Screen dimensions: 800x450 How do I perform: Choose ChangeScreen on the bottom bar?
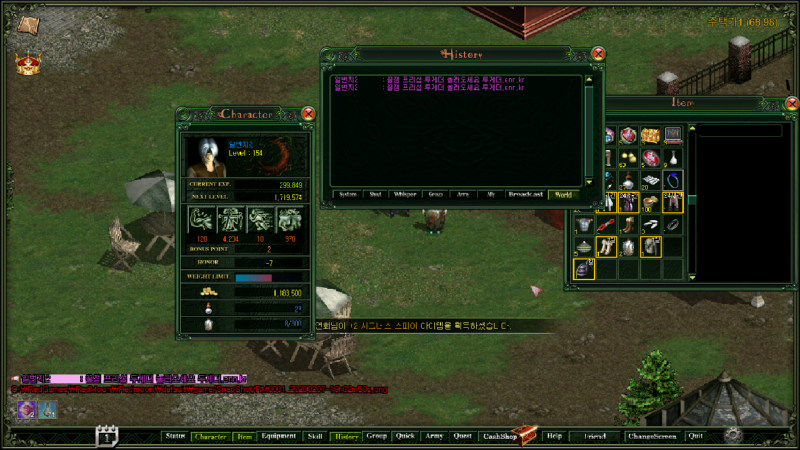pyautogui.click(x=651, y=436)
